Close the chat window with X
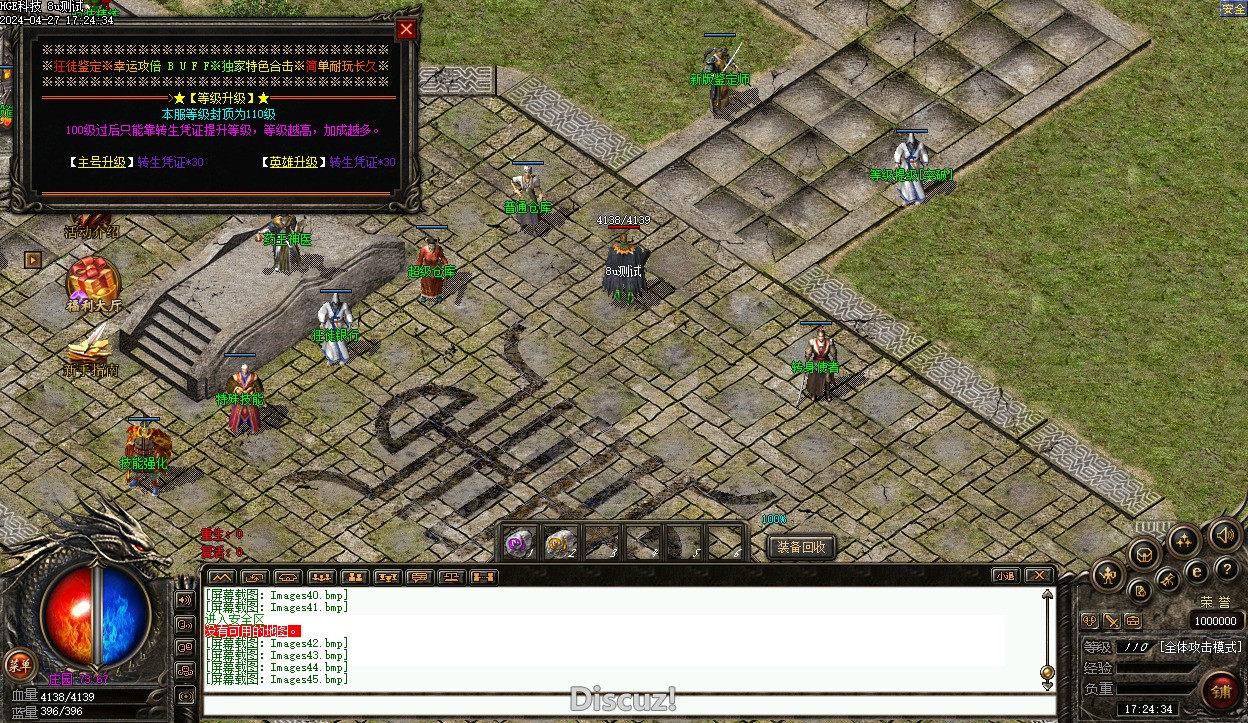This screenshot has height=723, width=1248. 1039,575
